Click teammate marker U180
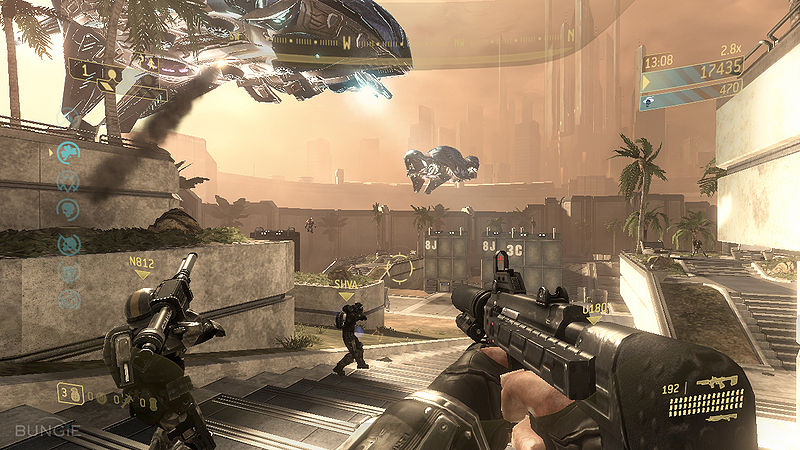 [x=596, y=308]
